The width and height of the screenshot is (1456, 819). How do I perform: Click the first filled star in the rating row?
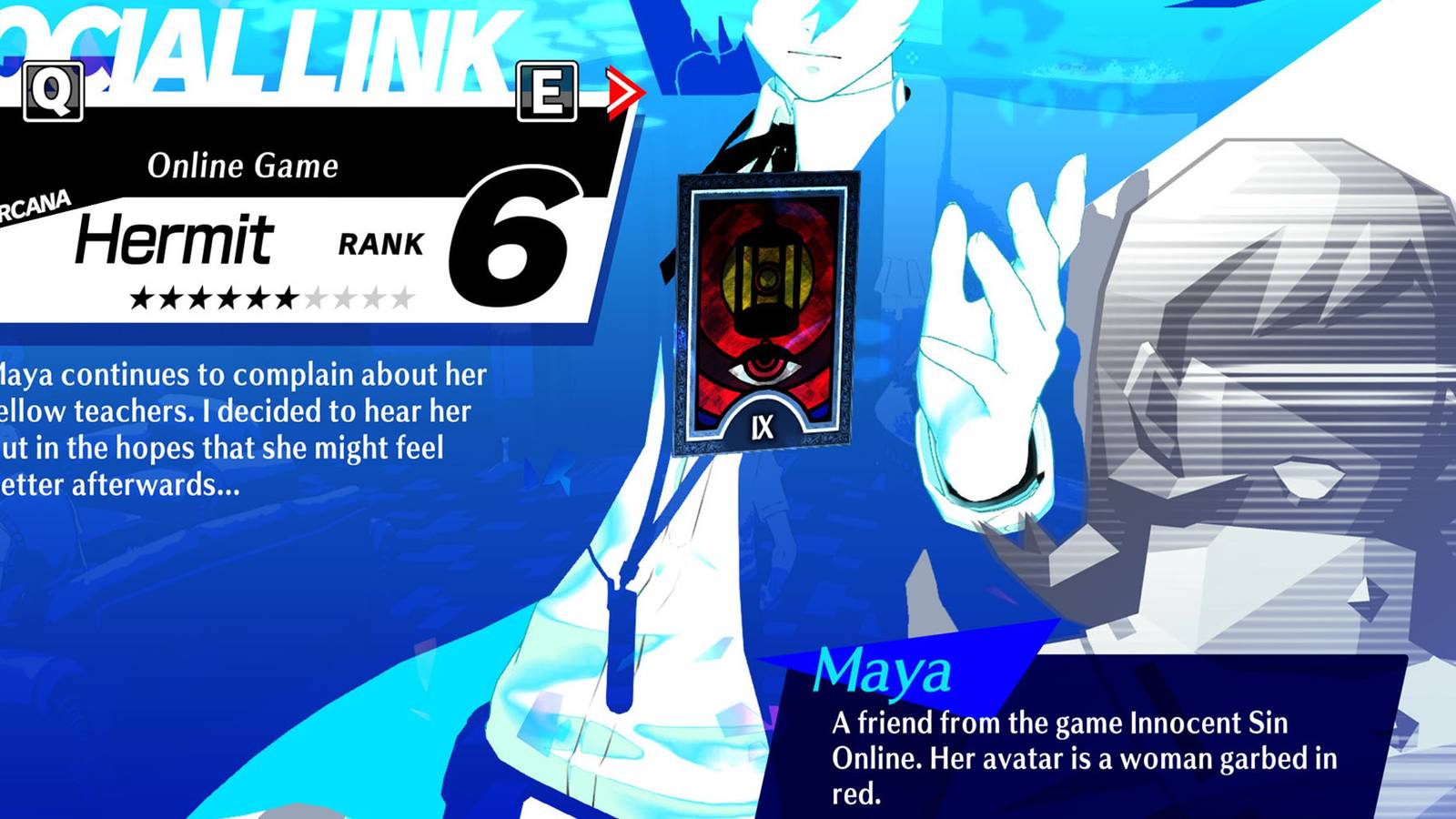click(x=143, y=298)
